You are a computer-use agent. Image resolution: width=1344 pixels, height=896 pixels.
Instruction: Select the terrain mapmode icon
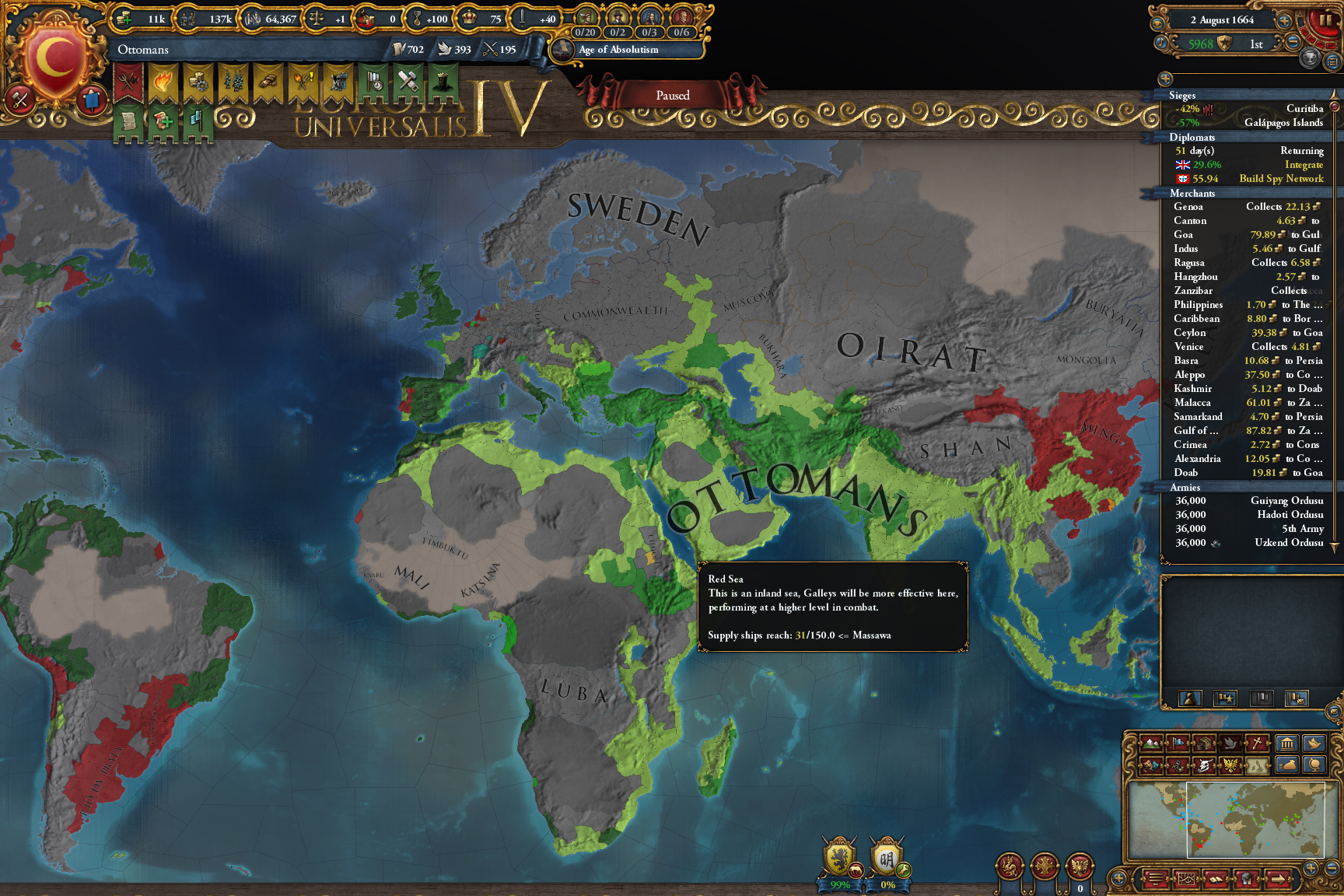1152,744
